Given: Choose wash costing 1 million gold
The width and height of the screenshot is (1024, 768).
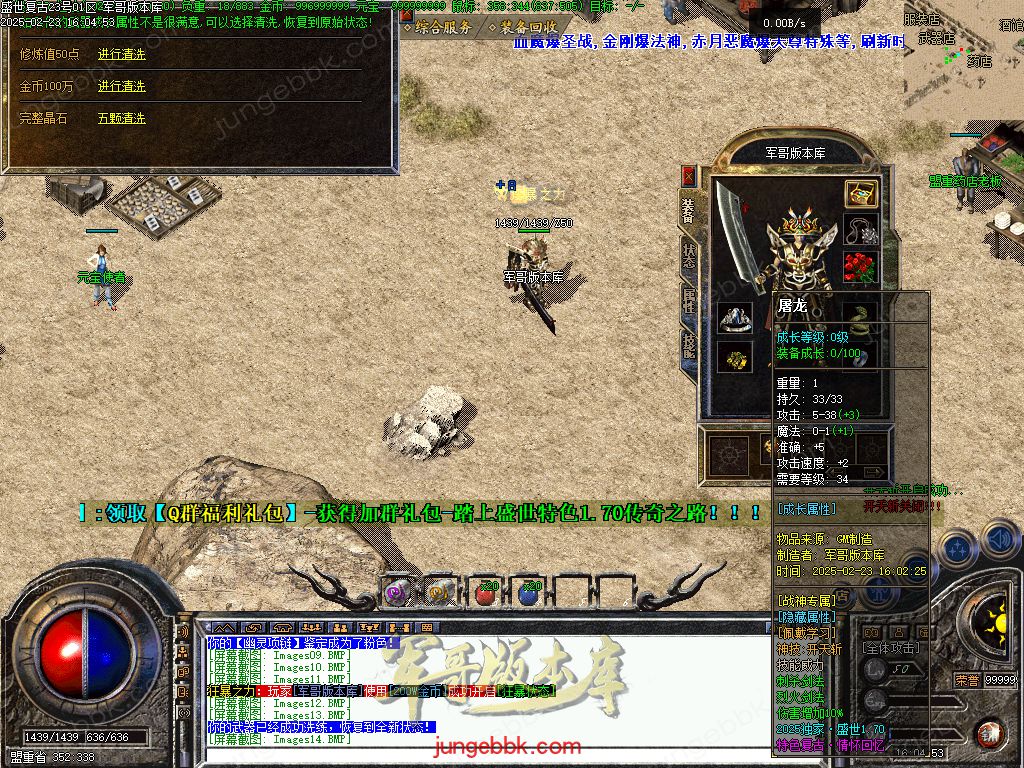Looking at the screenshot, I should pyautogui.click(x=122, y=87).
